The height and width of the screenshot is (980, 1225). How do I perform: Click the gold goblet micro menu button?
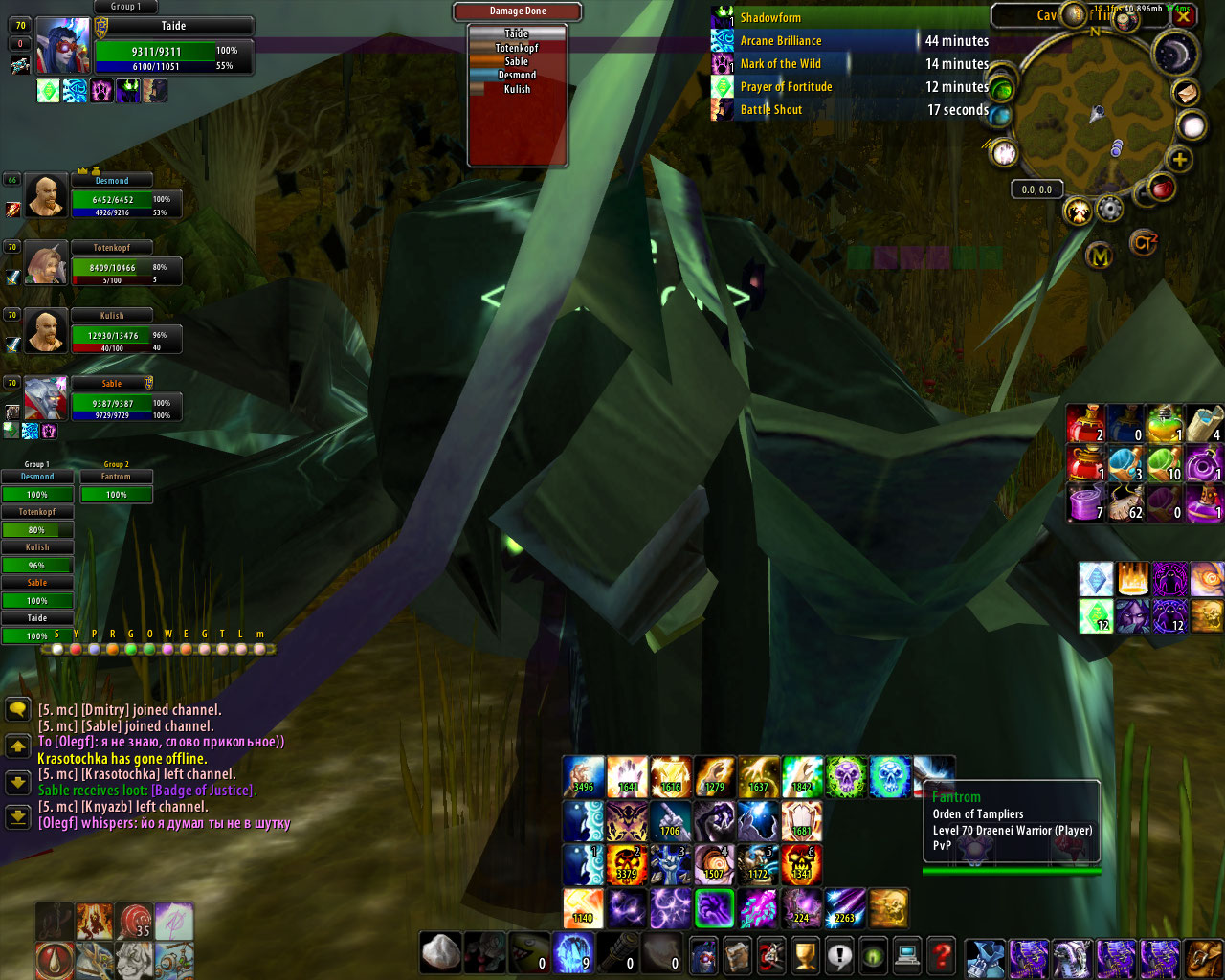point(805,954)
